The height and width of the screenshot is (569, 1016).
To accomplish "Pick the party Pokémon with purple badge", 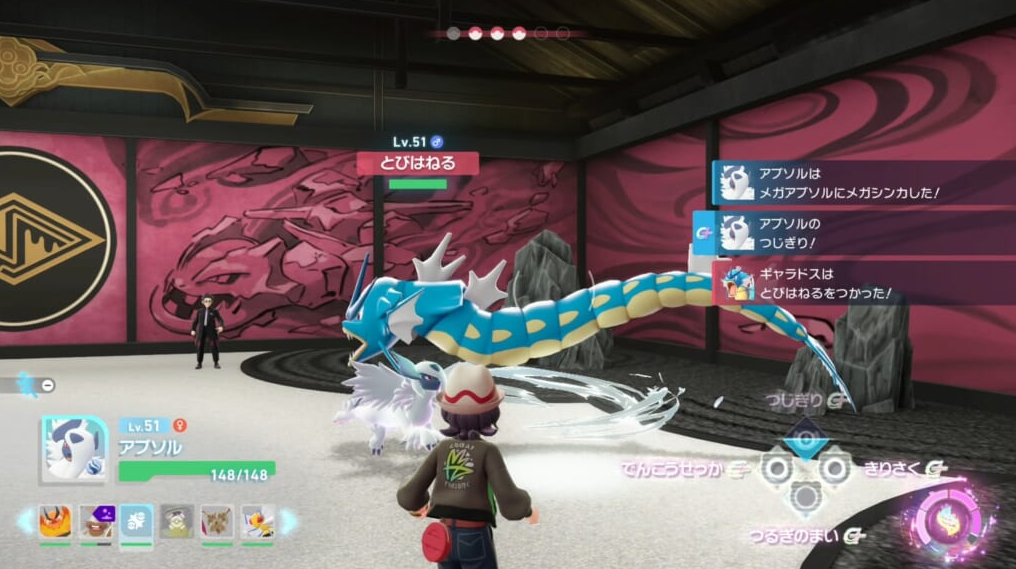I will pos(96,521).
